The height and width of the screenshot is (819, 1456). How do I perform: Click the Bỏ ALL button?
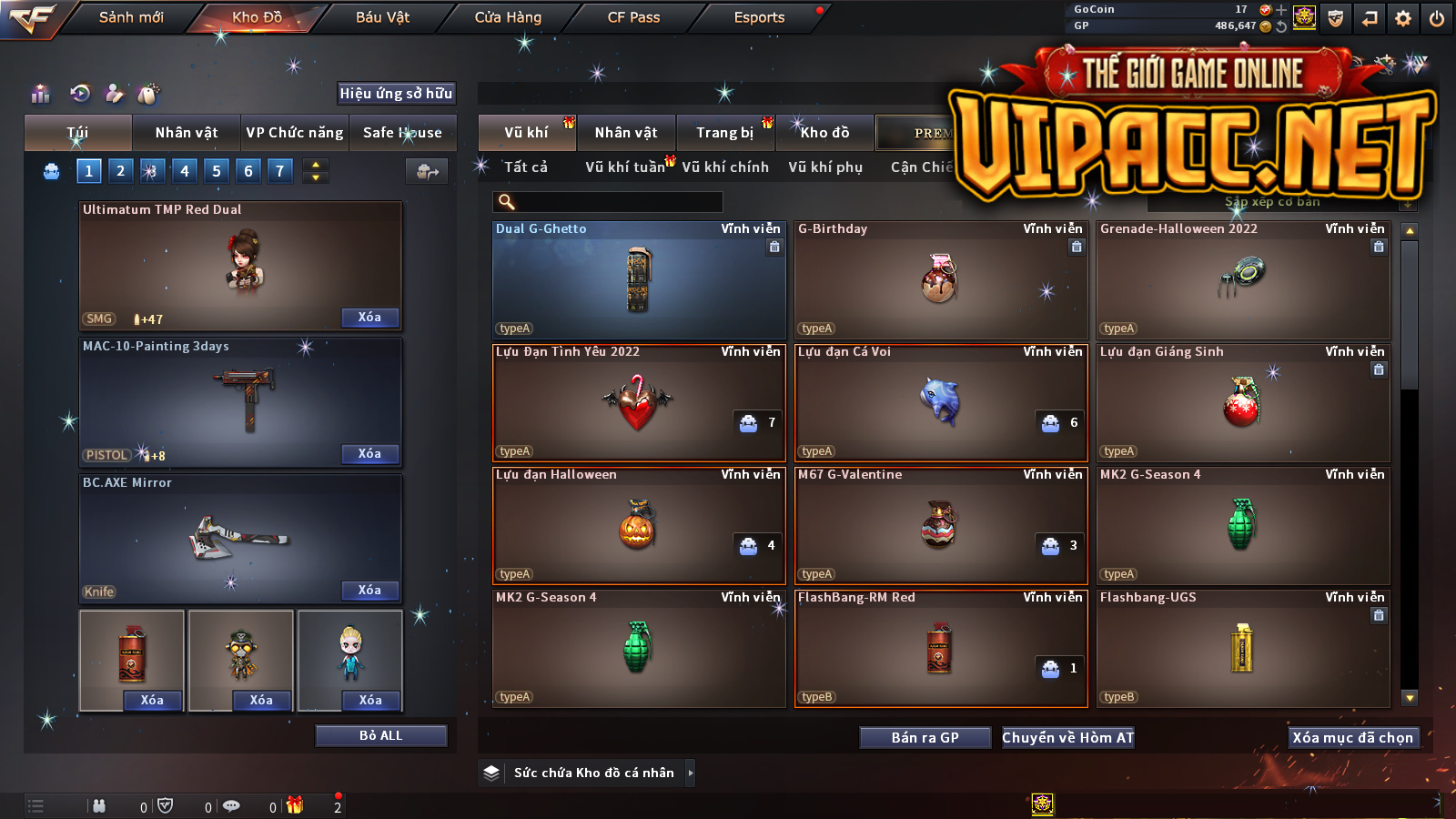coord(380,735)
